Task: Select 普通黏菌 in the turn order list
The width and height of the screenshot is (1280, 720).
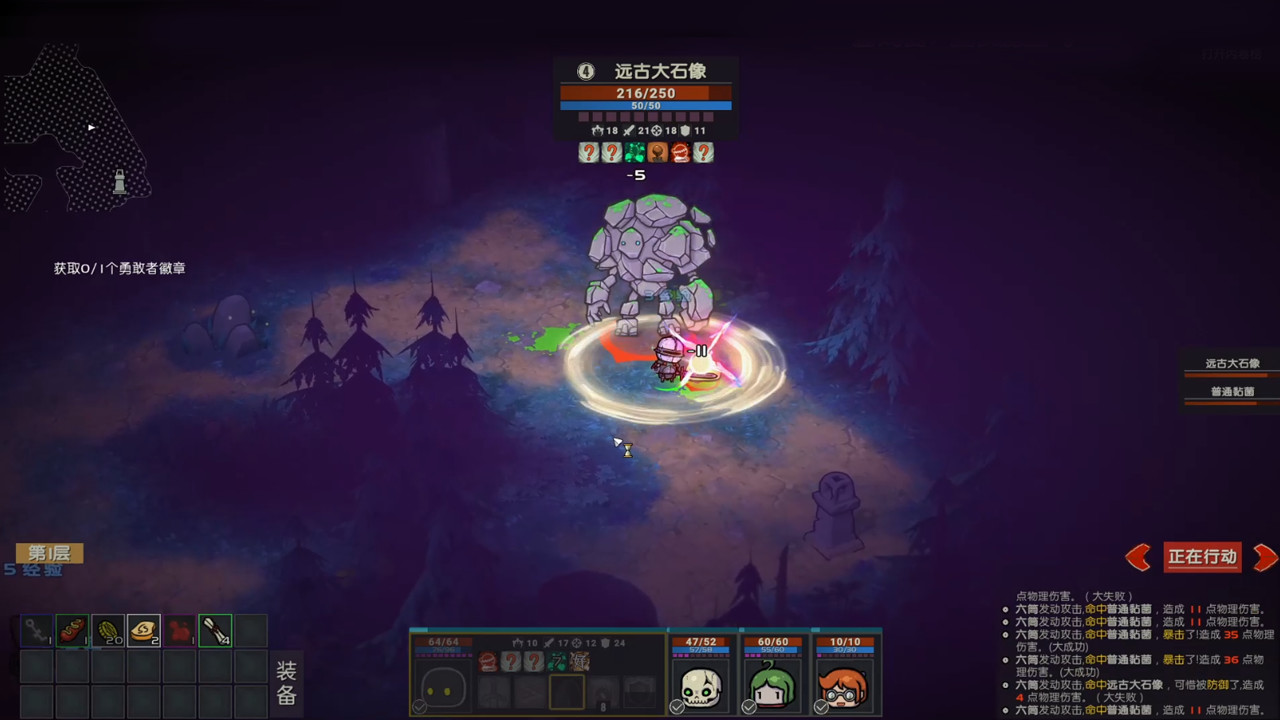Action: pos(1232,392)
